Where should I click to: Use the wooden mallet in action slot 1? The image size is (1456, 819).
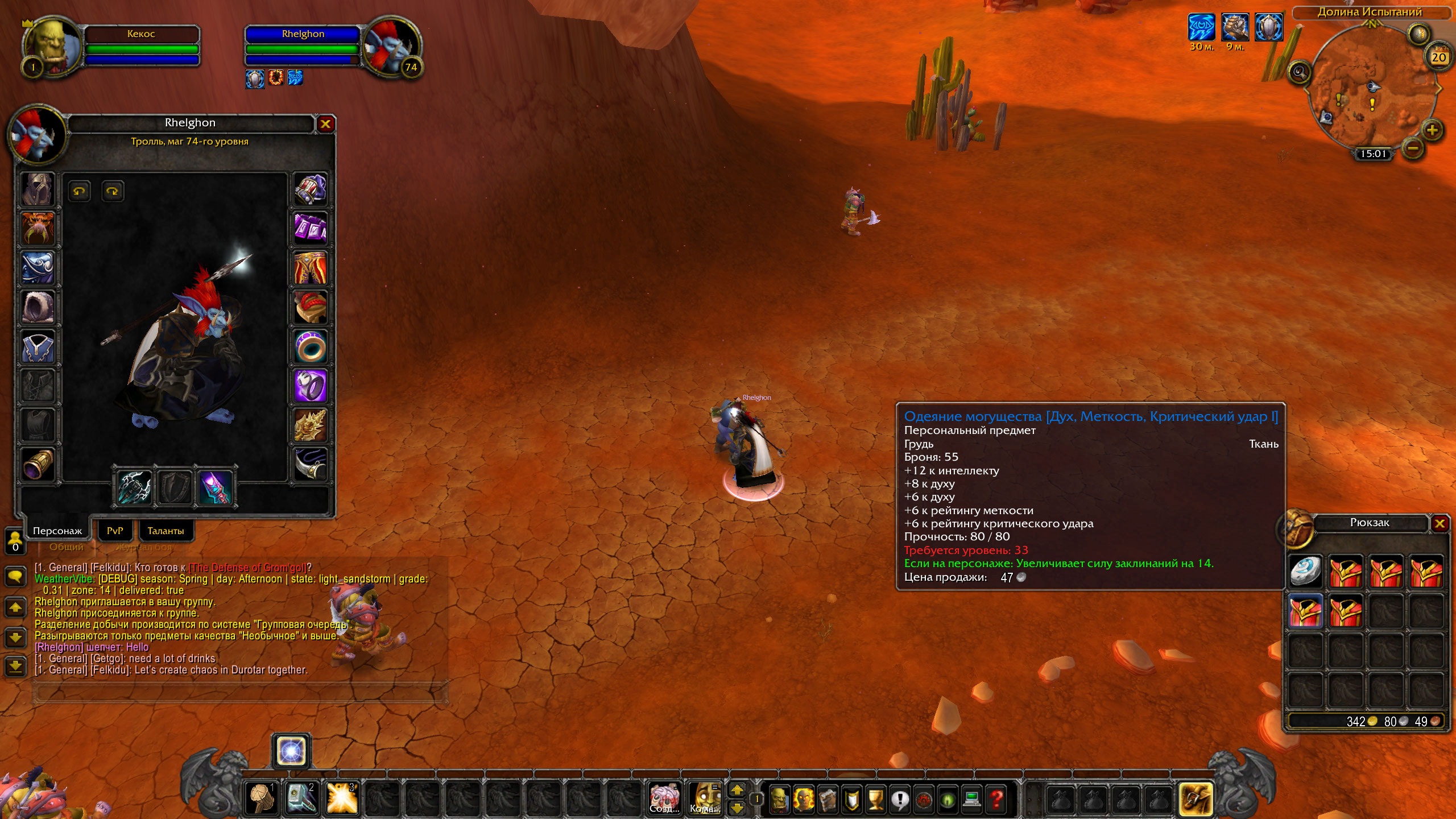point(262,797)
